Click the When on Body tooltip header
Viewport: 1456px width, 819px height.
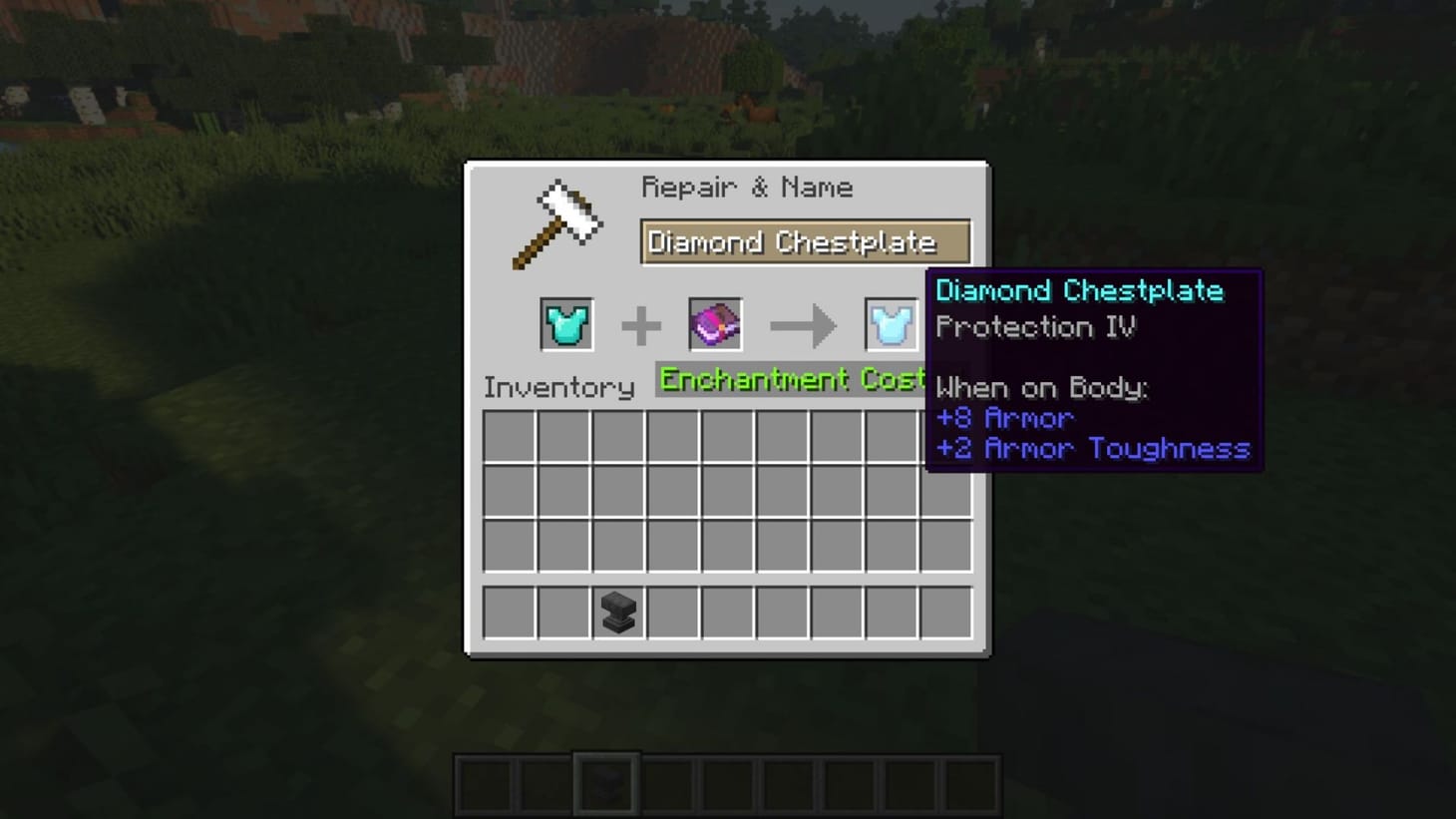1041,388
